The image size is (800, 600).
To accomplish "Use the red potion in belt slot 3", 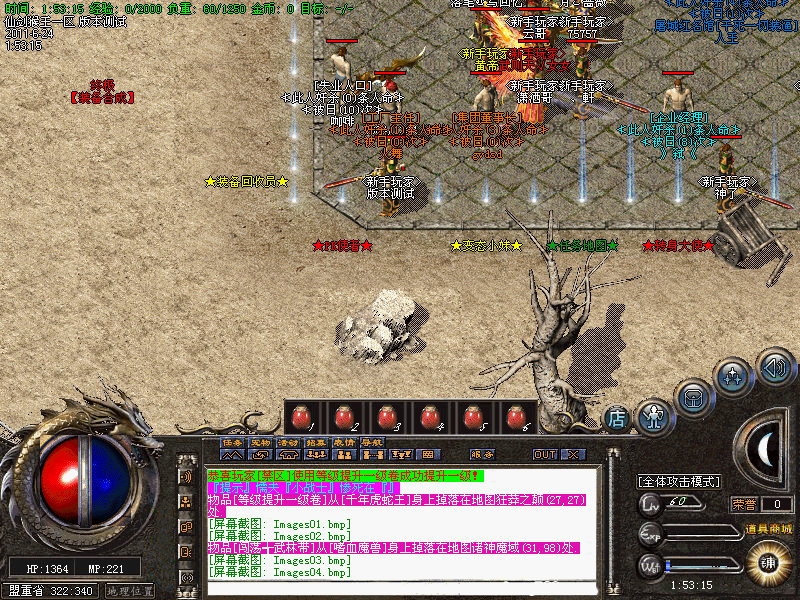I will coord(387,416).
